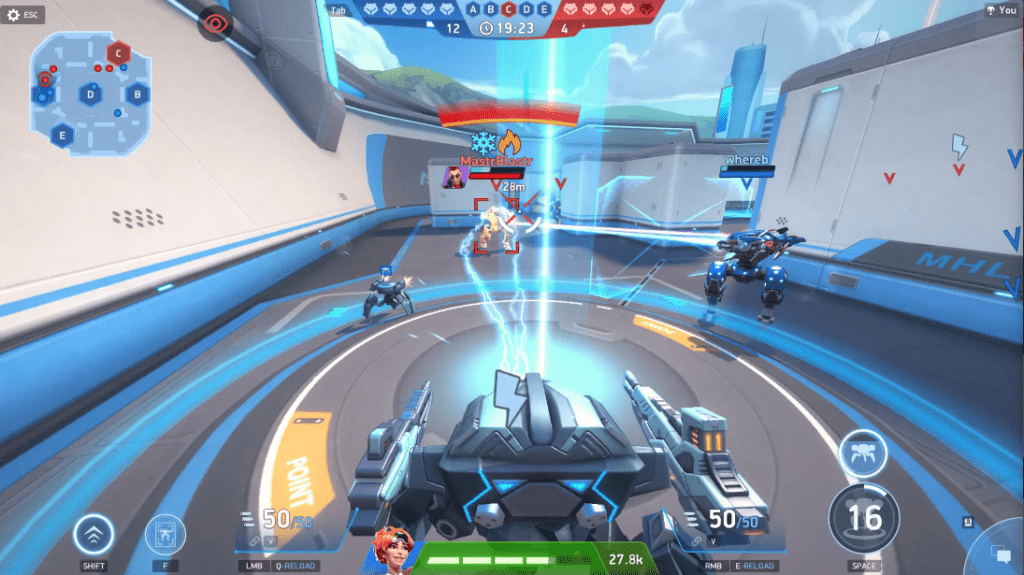Select capture point E on the minimap
Viewport: 1024px width, 575px height.
click(63, 135)
